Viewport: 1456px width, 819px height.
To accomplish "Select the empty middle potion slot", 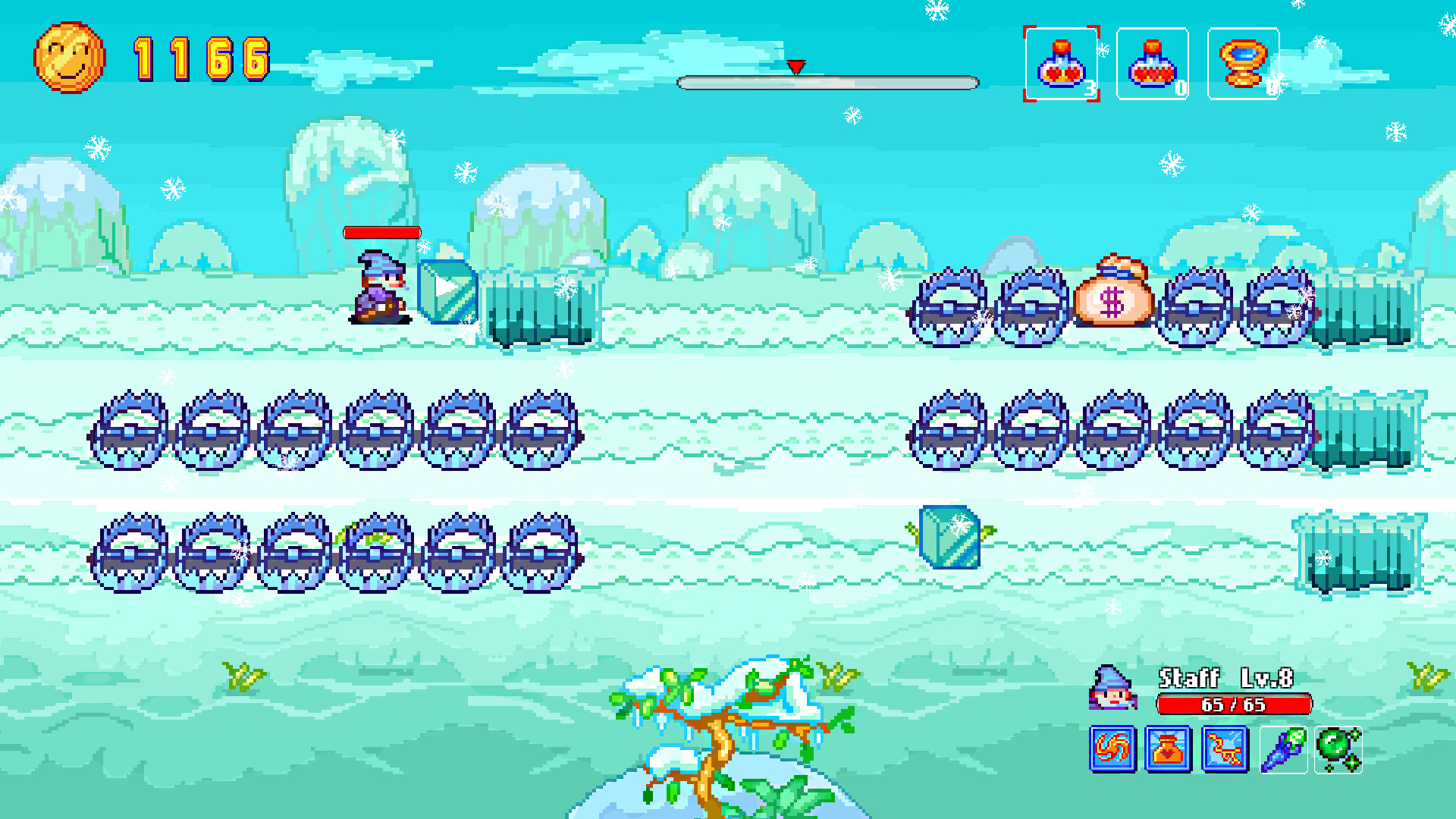I will pos(1152,64).
